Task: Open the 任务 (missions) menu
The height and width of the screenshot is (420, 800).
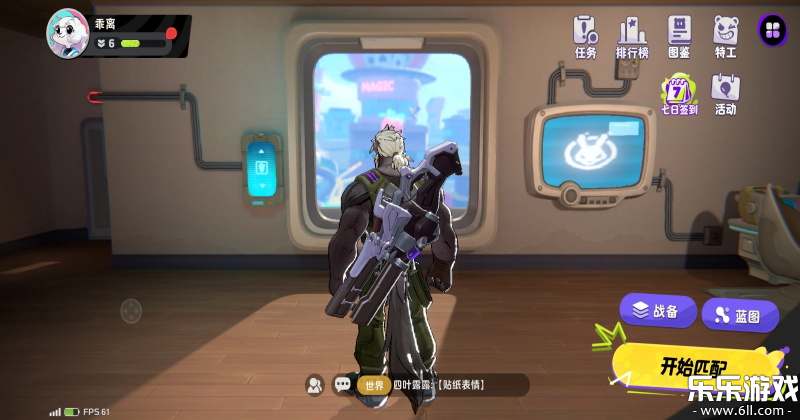Action: pos(585,36)
